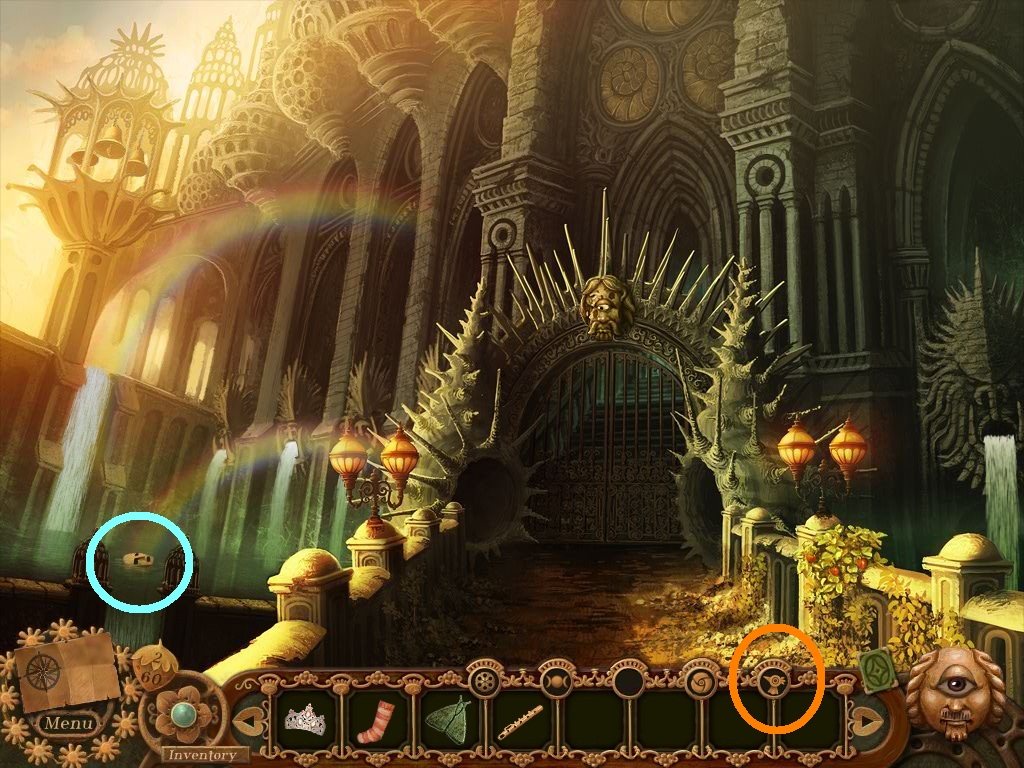Screen dimensions: 1024x768
Task: Open the Menu button
Action: [69, 722]
